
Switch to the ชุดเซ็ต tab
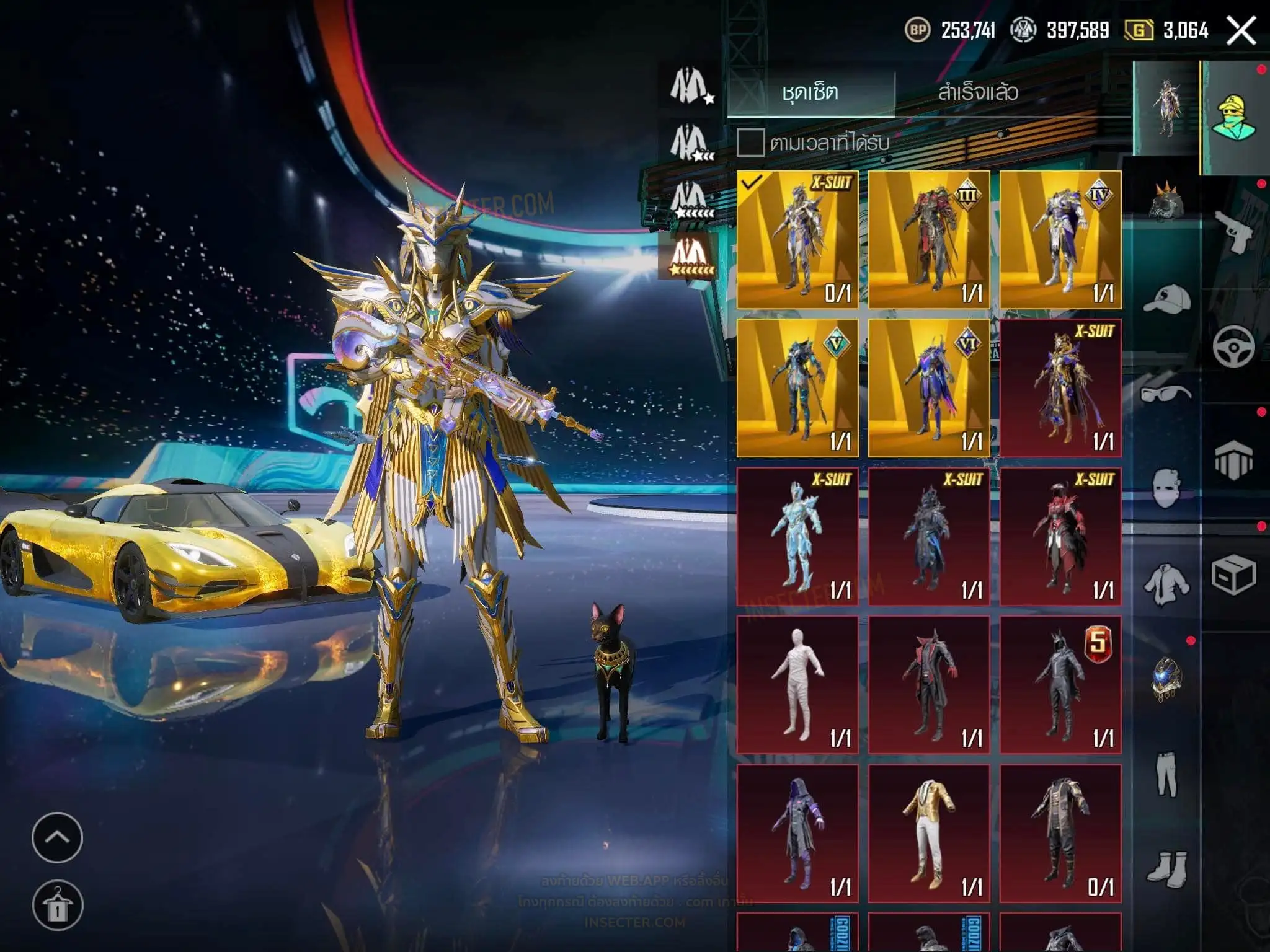click(x=810, y=93)
